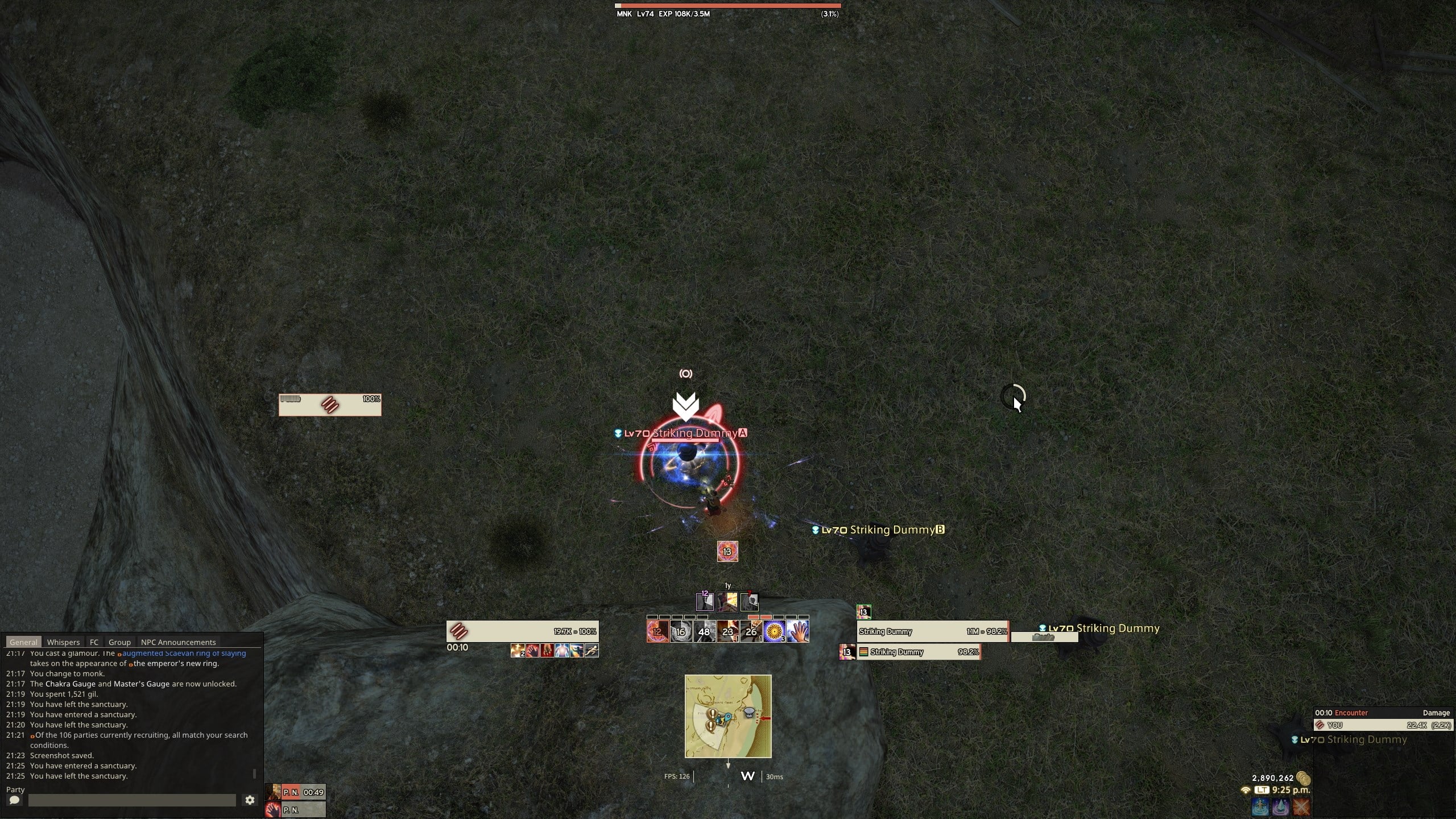1456x819 pixels.
Task: Click the crossed swords status icon near the clock
Action: pyautogui.click(x=1301, y=806)
